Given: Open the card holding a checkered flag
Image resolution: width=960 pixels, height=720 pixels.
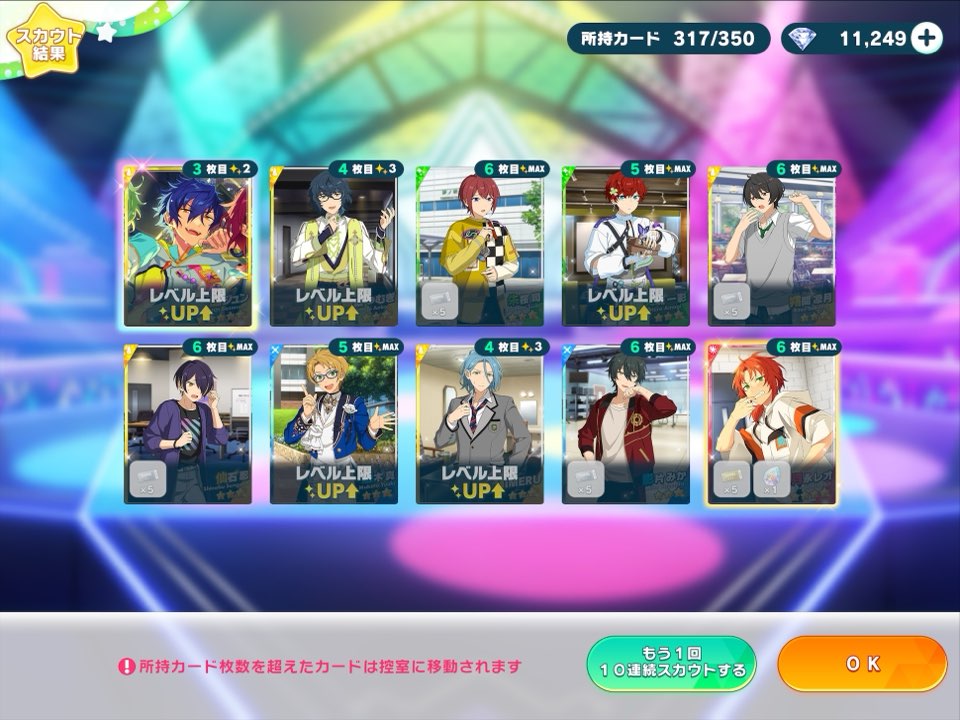Looking at the screenshot, I should click(479, 246).
